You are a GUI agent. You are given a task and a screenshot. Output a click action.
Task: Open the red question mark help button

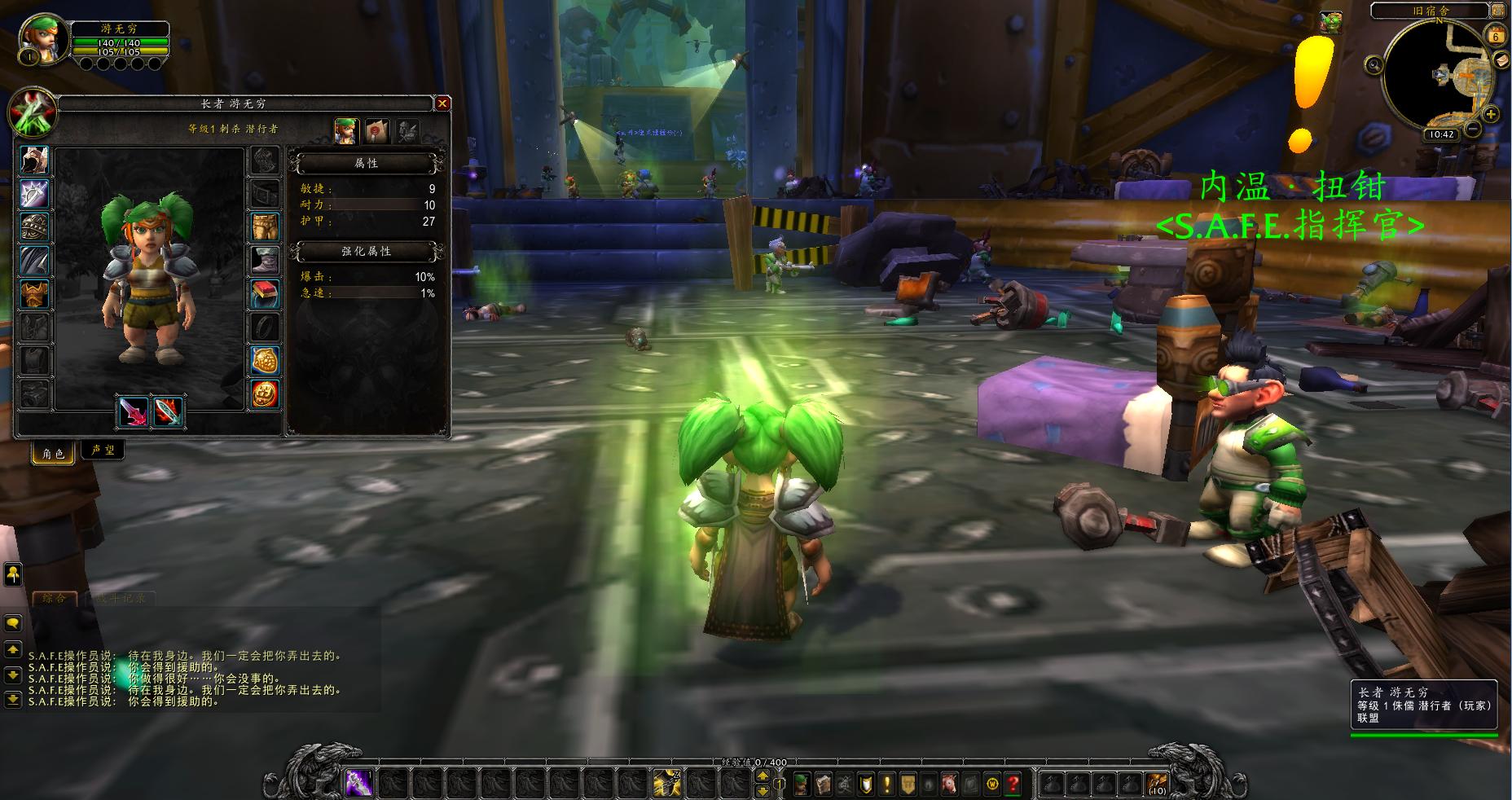(x=1013, y=784)
